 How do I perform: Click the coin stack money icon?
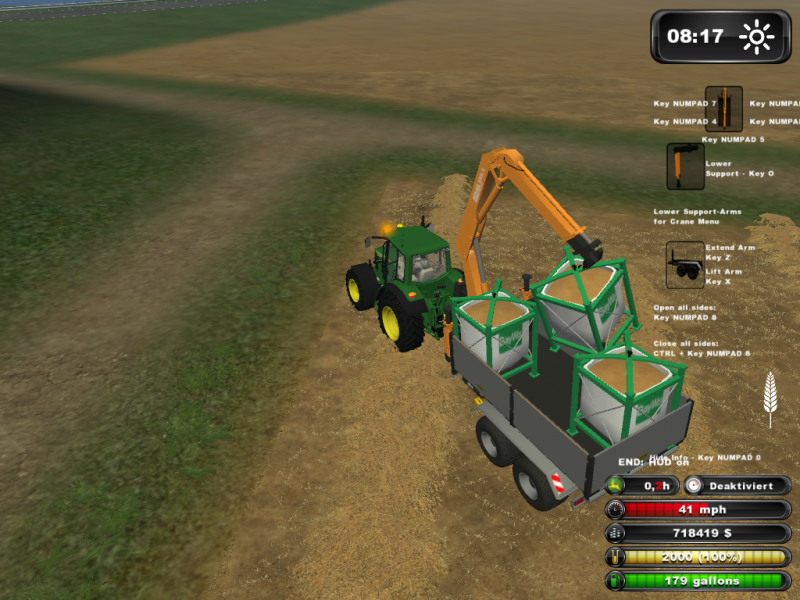(616, 533)
